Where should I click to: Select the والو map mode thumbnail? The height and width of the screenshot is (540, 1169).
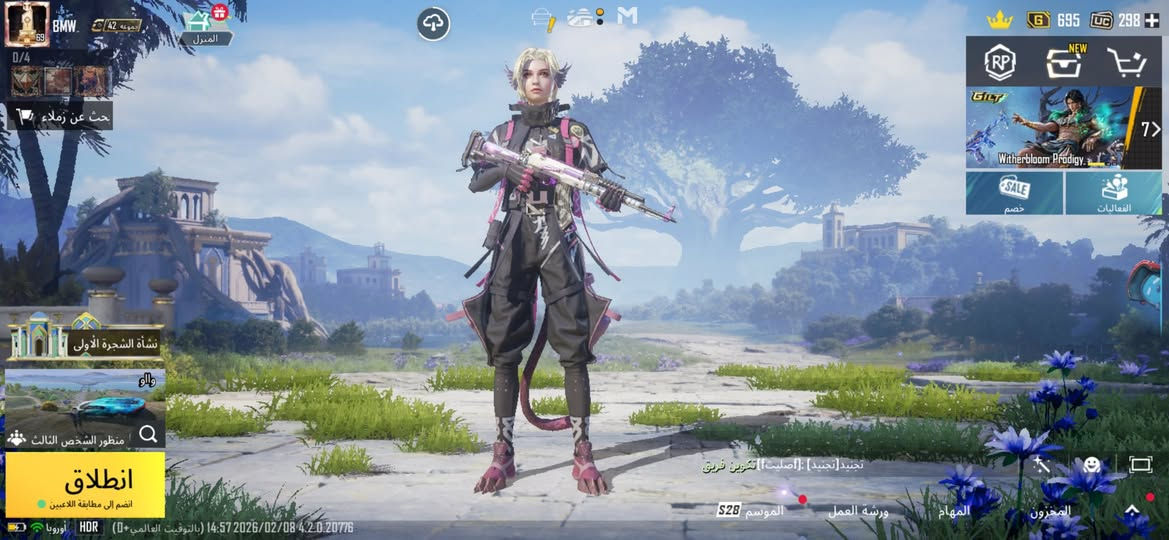click(x=84, y=397)
